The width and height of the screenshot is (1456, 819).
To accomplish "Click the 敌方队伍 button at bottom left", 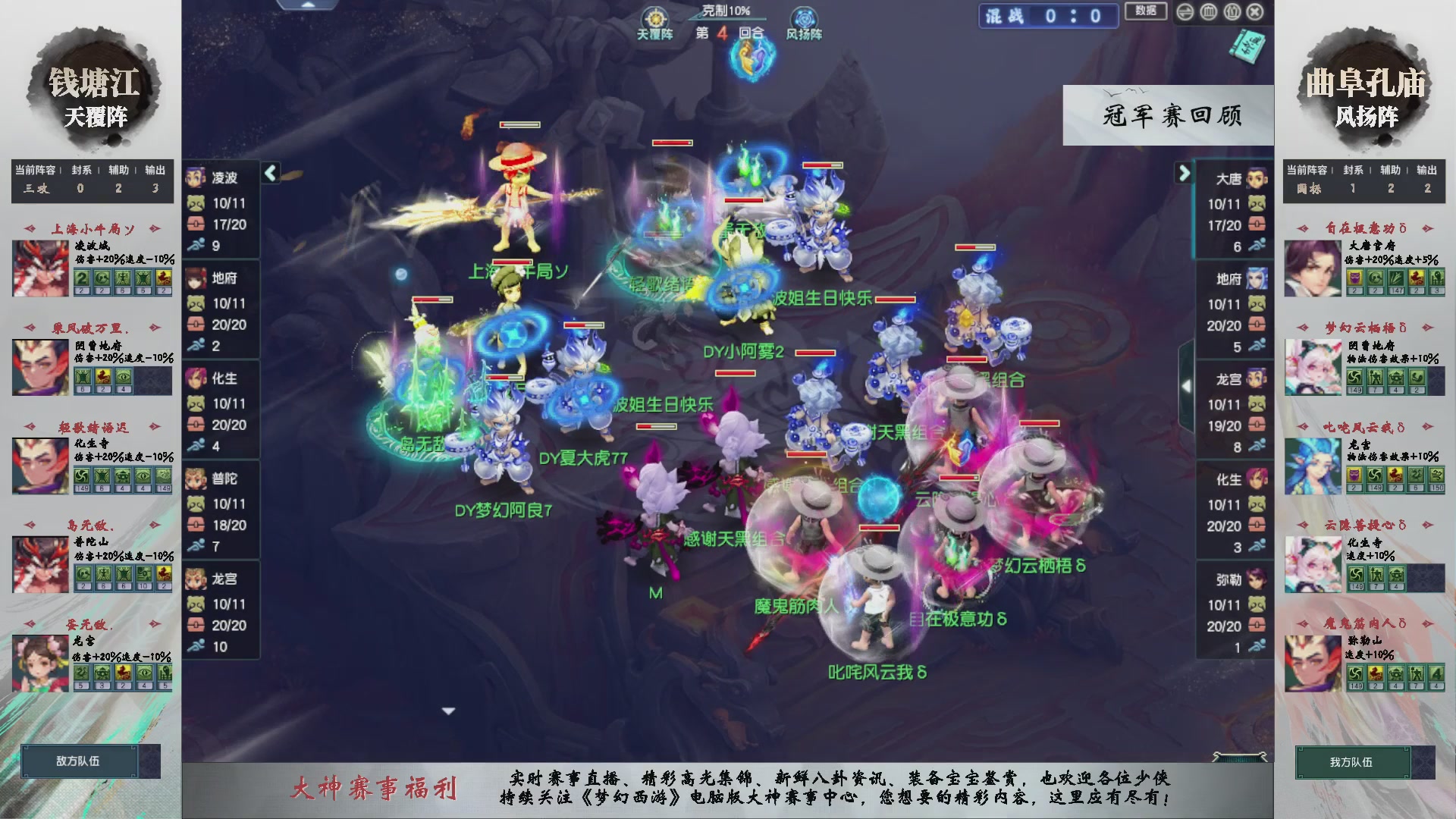I will tap(80, 761).
